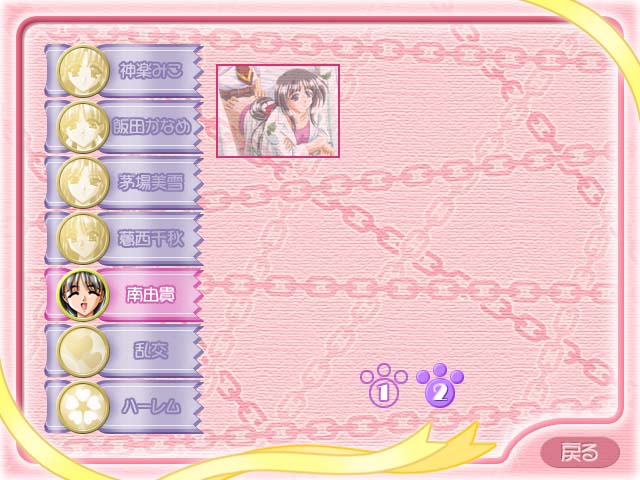Select the highlighted 南由貴 entry
This screenshot has height=480, width=640.
125,294
